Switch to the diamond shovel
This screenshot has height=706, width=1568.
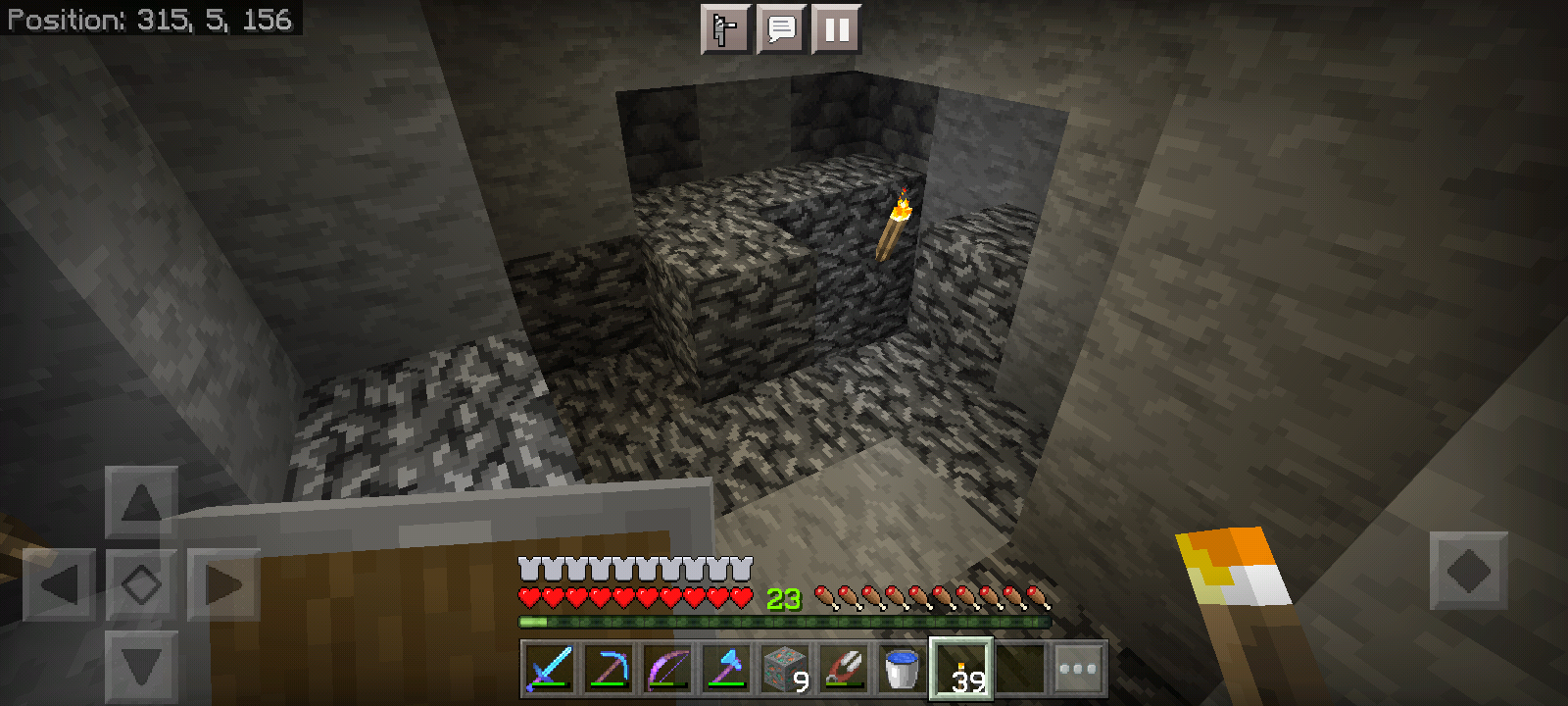click(x=726, y=670)
